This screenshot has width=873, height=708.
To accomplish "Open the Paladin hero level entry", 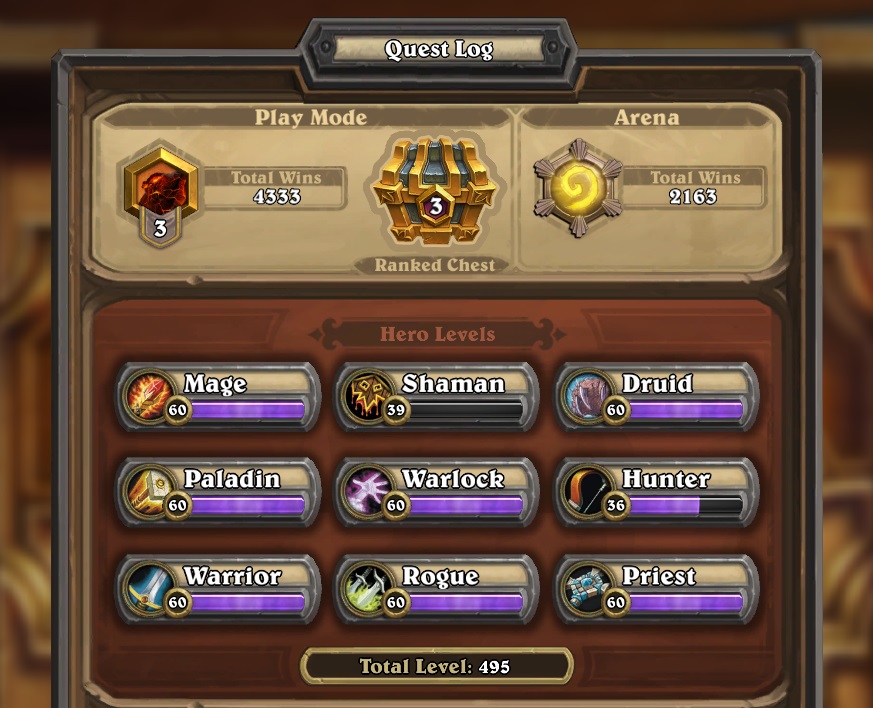I will coord(219,493).
